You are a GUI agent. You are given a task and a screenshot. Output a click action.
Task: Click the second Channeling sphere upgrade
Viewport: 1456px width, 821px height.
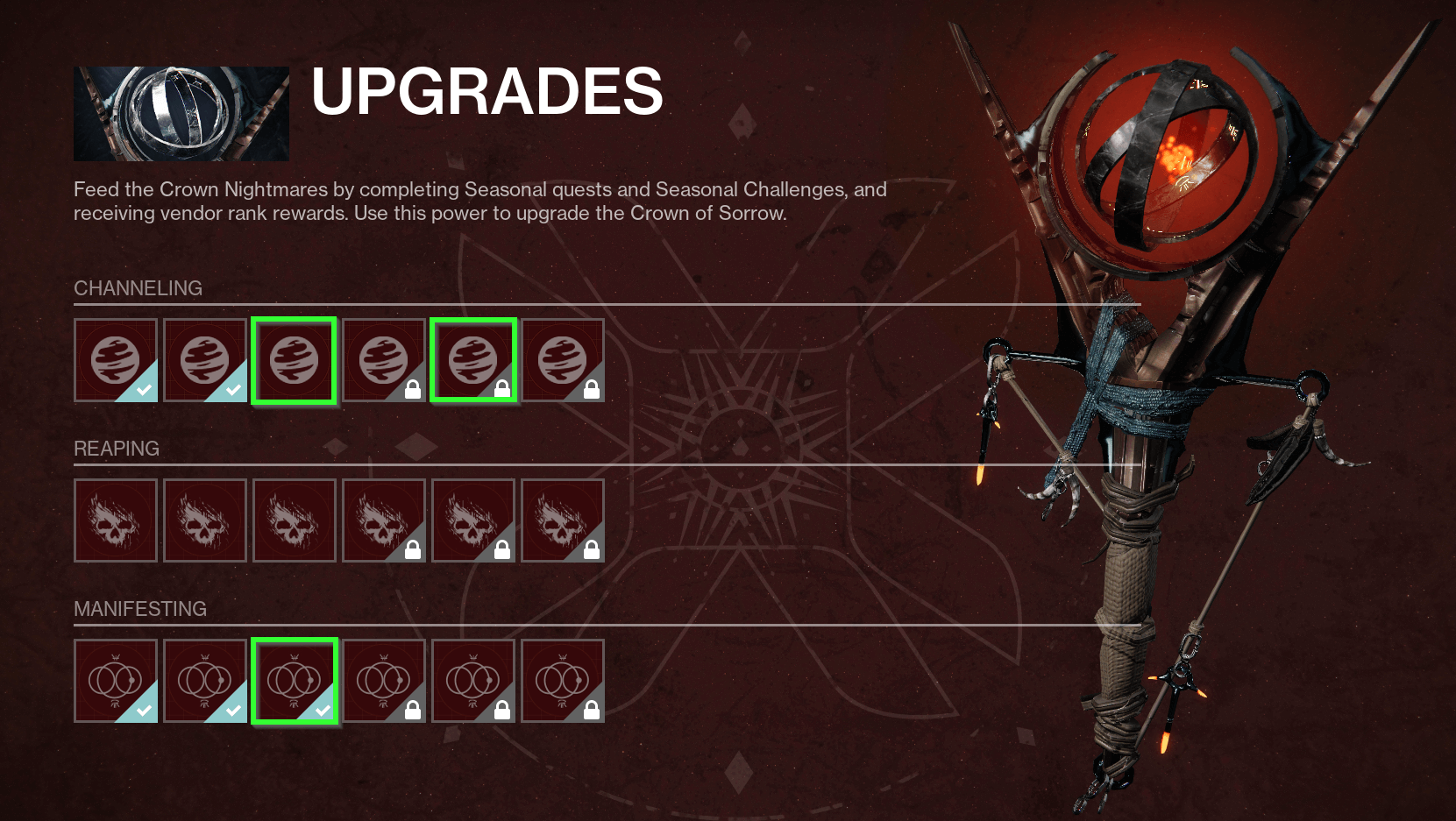pos(205,359)
